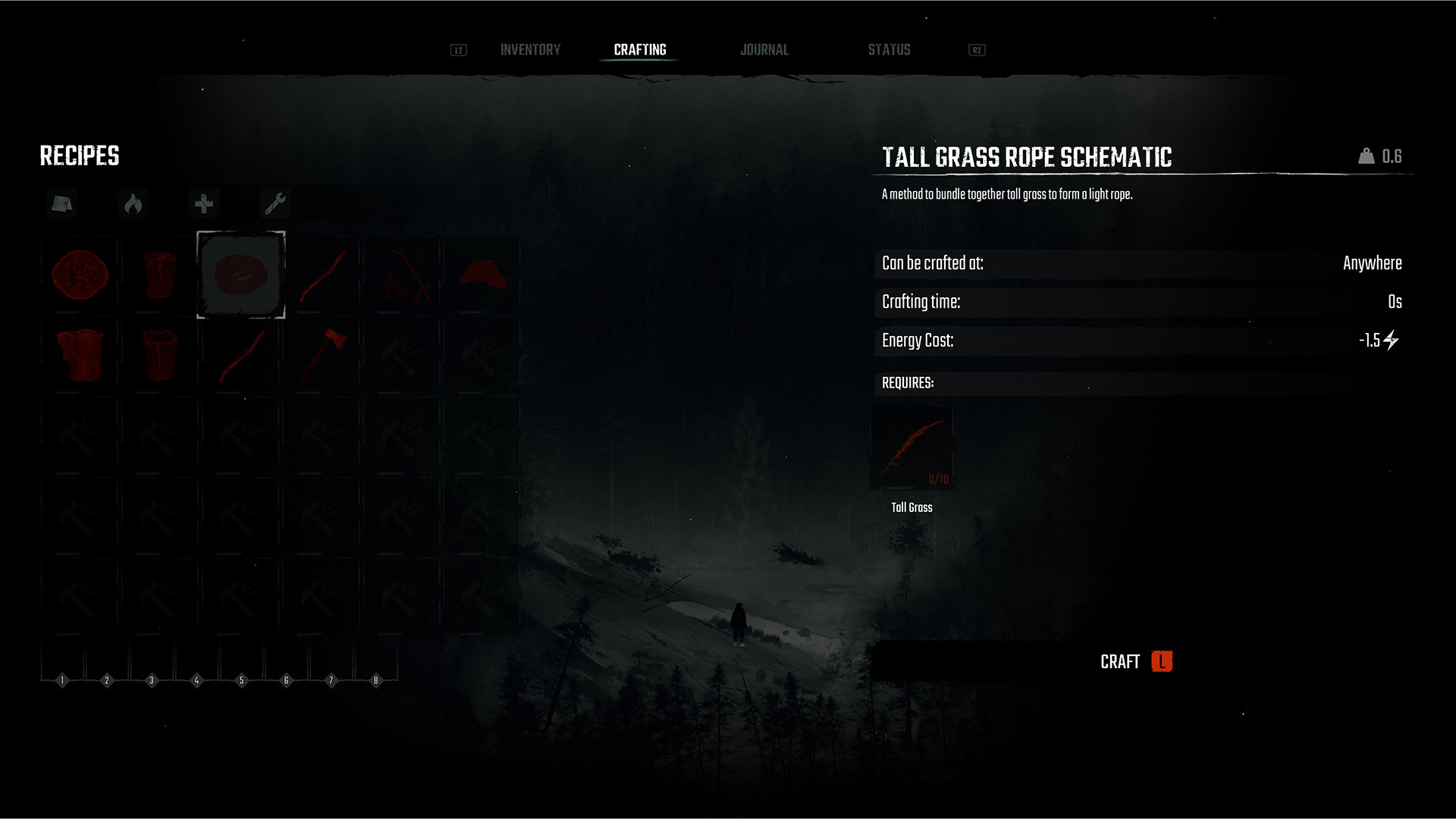Click the R2 tab shortcut button
The width and height of the screenshot is (1456, 819).
pyautogui.click(x=977, y=50)
